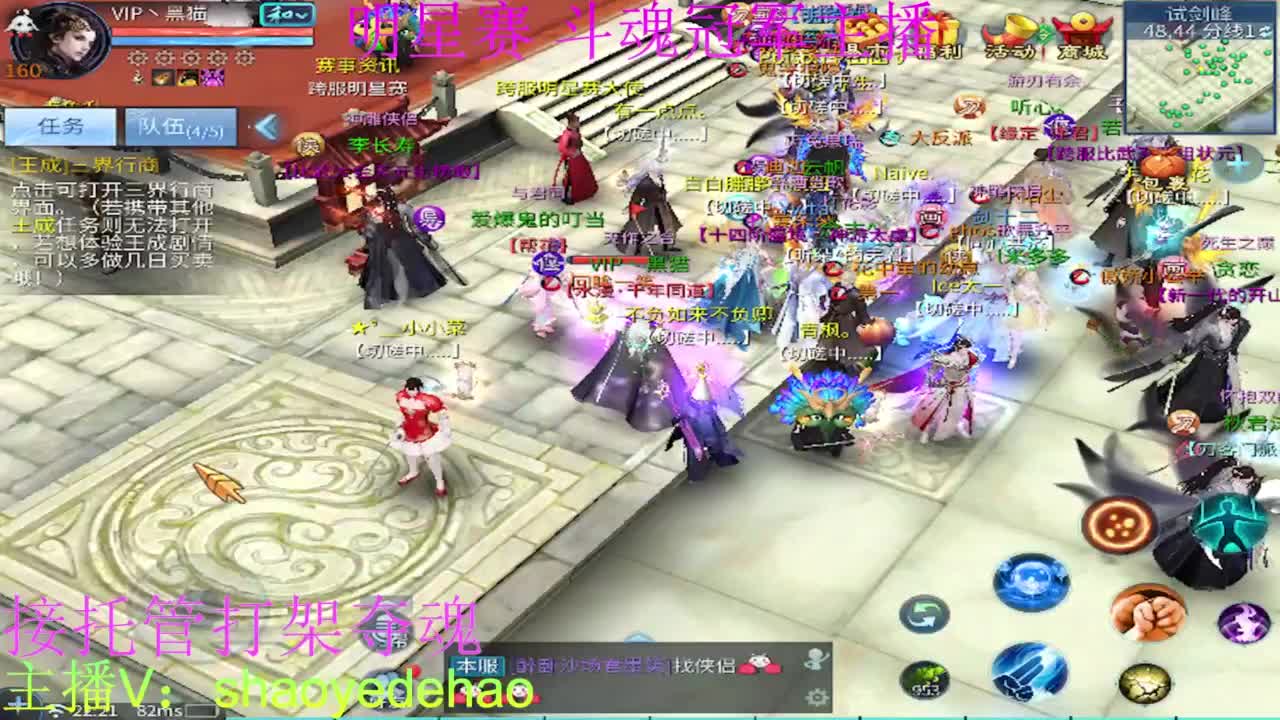
Task: Toggle the skill page switch arrows icon
Action: coord(923,613)
